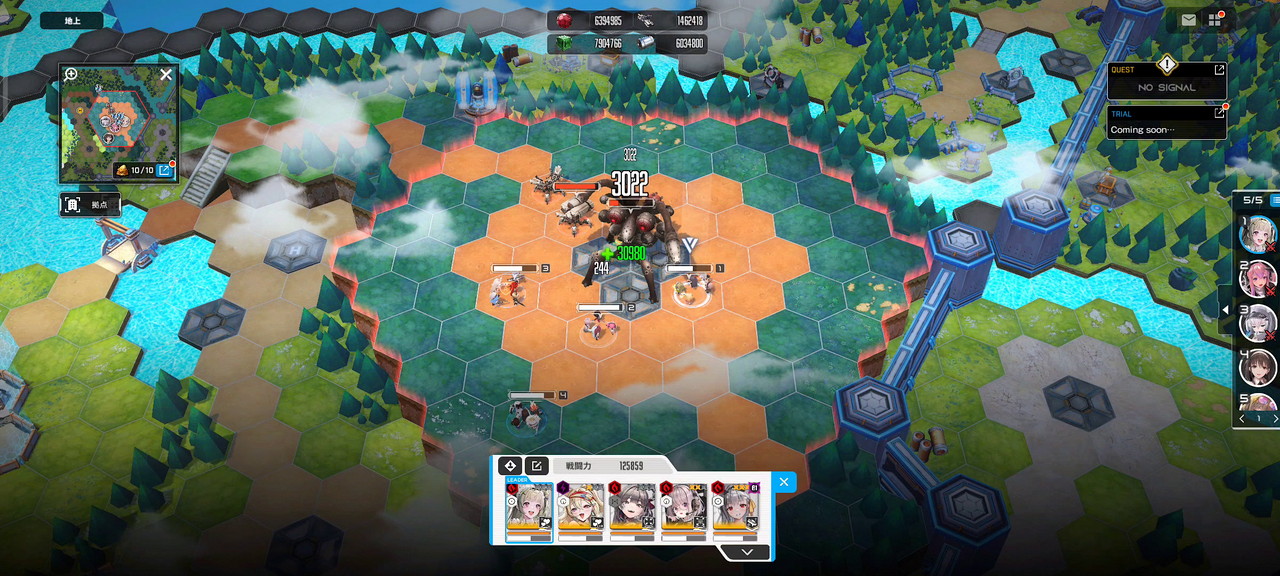
Task: Open the minimap's 10/10 pop-out button
Action: 165,171
